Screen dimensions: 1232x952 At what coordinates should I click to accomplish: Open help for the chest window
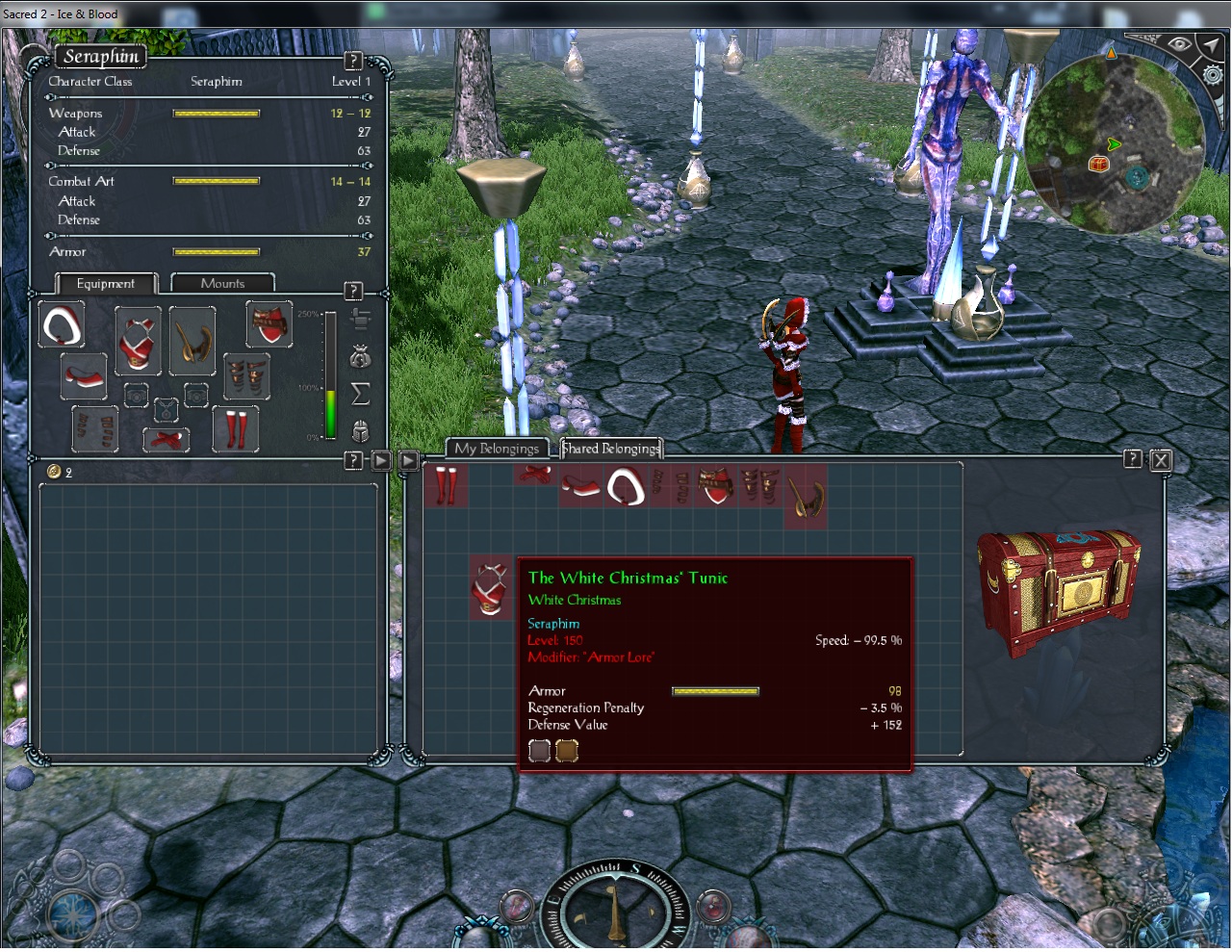pyautogui.click(x=1133, y=460)
